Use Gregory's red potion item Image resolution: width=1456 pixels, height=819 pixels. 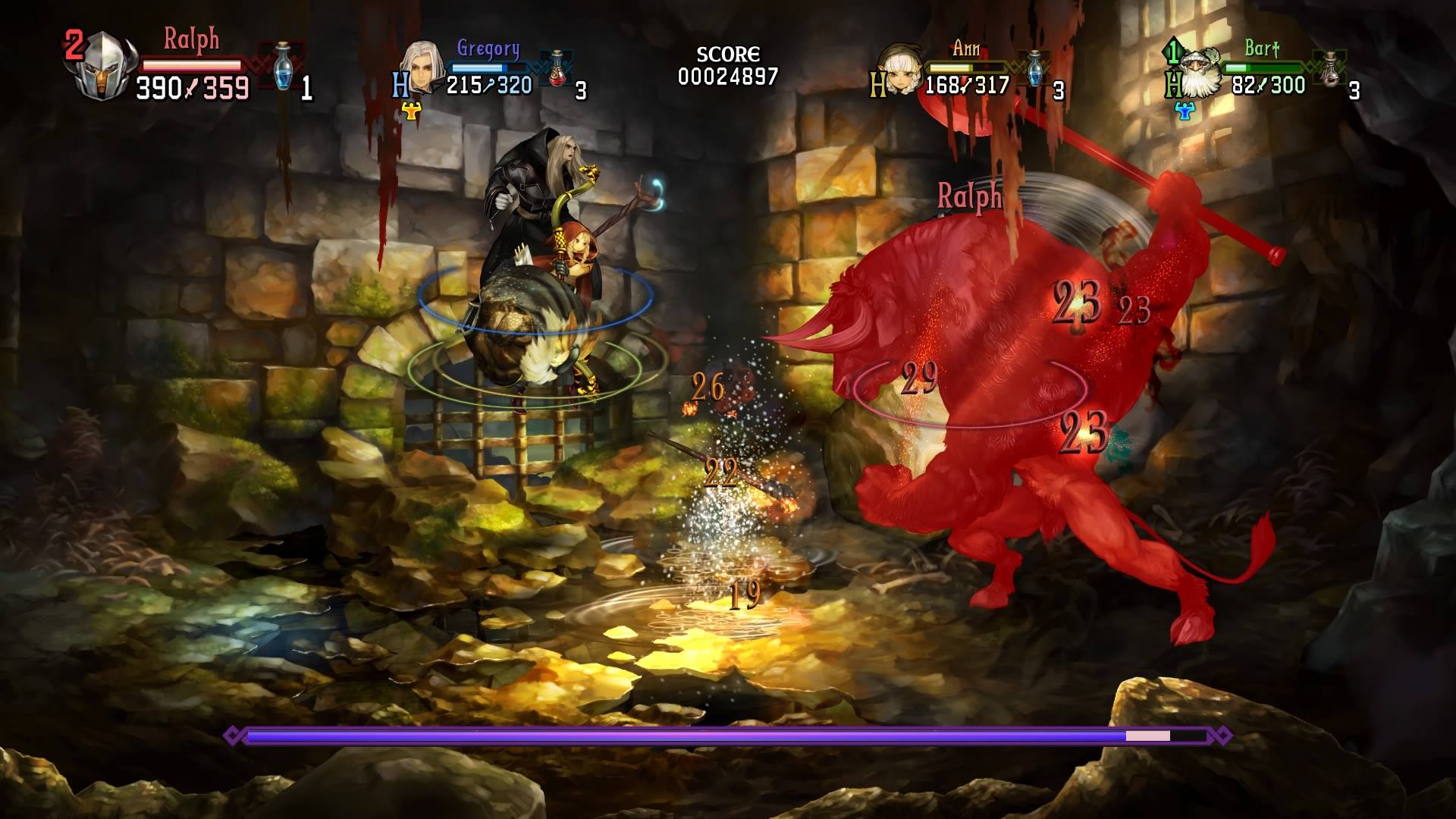pyautogui.click(x=559, y=69)
